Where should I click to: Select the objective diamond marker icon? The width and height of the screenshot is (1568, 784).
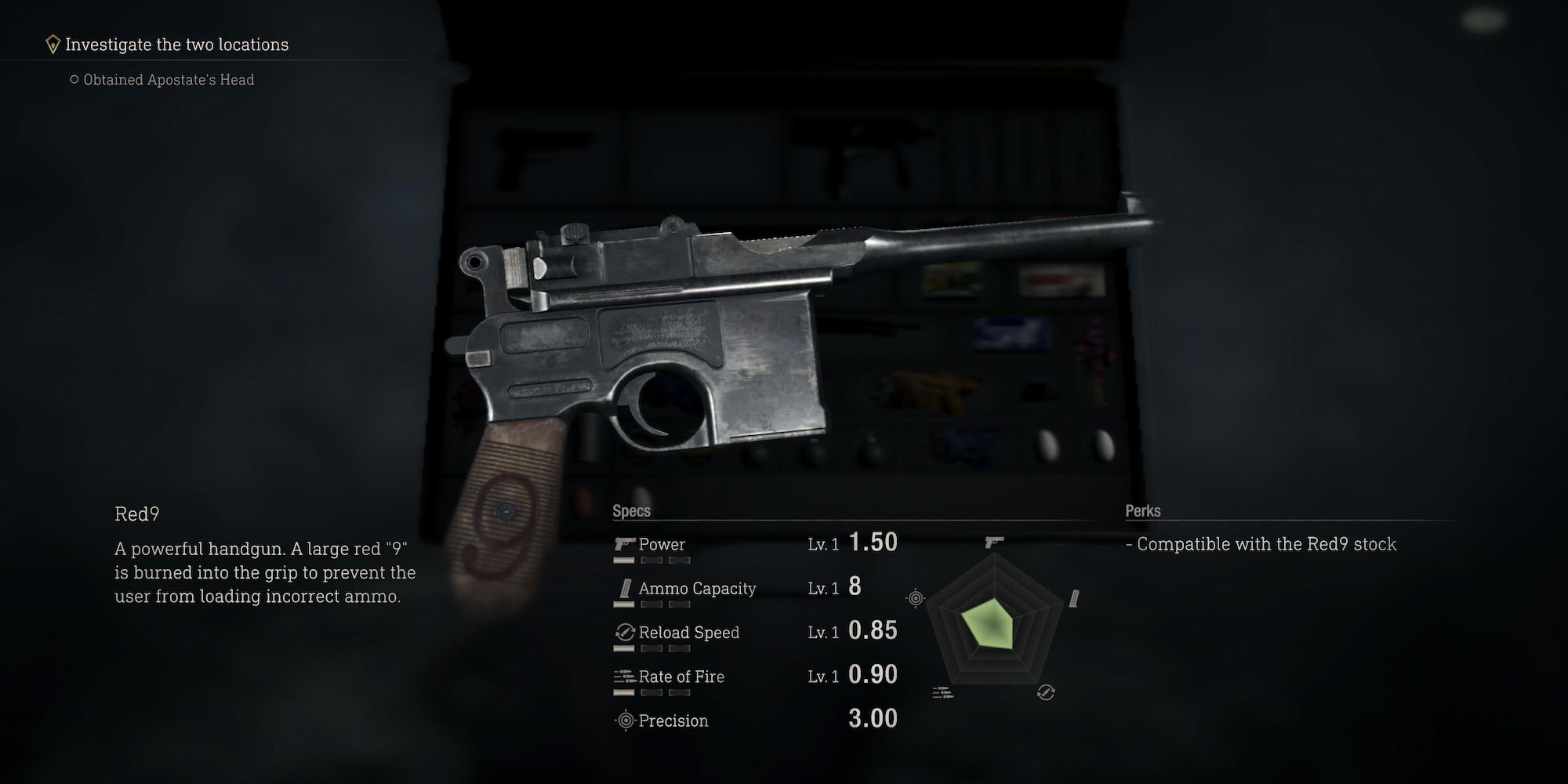click(52, 44)
